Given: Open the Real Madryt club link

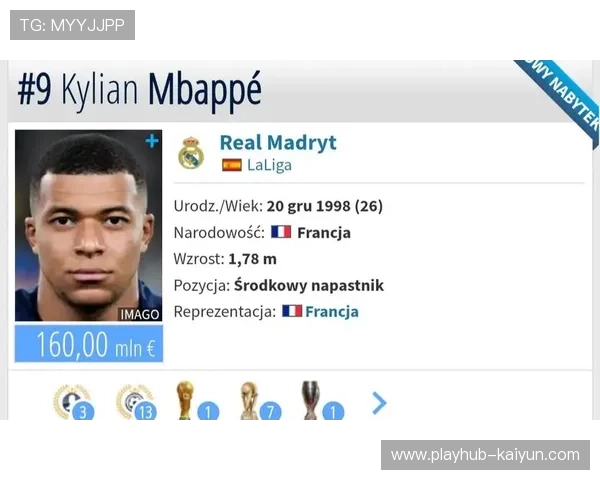Looking at the screenshot, I should pyautogui.click(x=277, y=142).
